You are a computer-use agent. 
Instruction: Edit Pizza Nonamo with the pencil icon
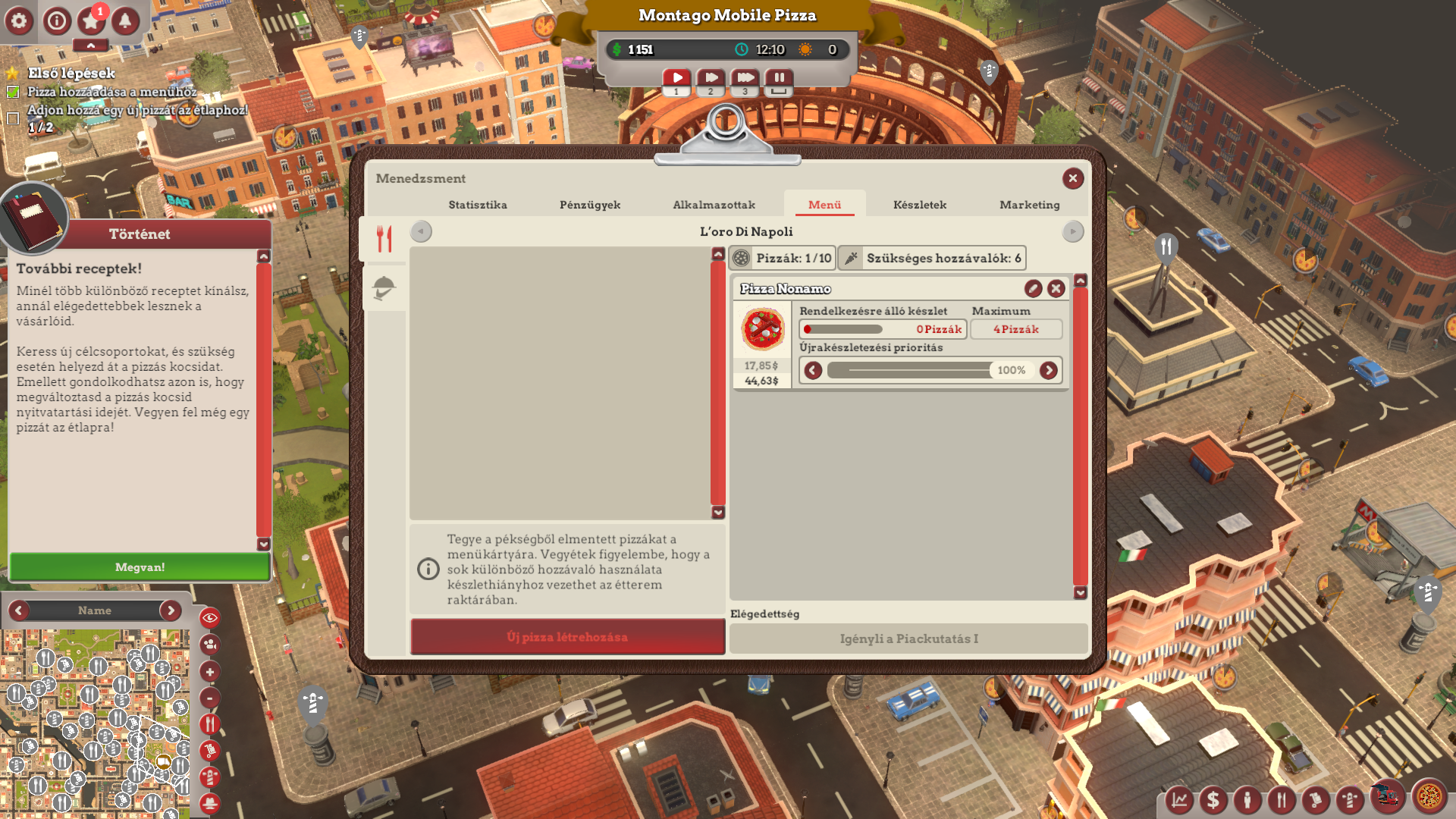(x=1033, y=289)
